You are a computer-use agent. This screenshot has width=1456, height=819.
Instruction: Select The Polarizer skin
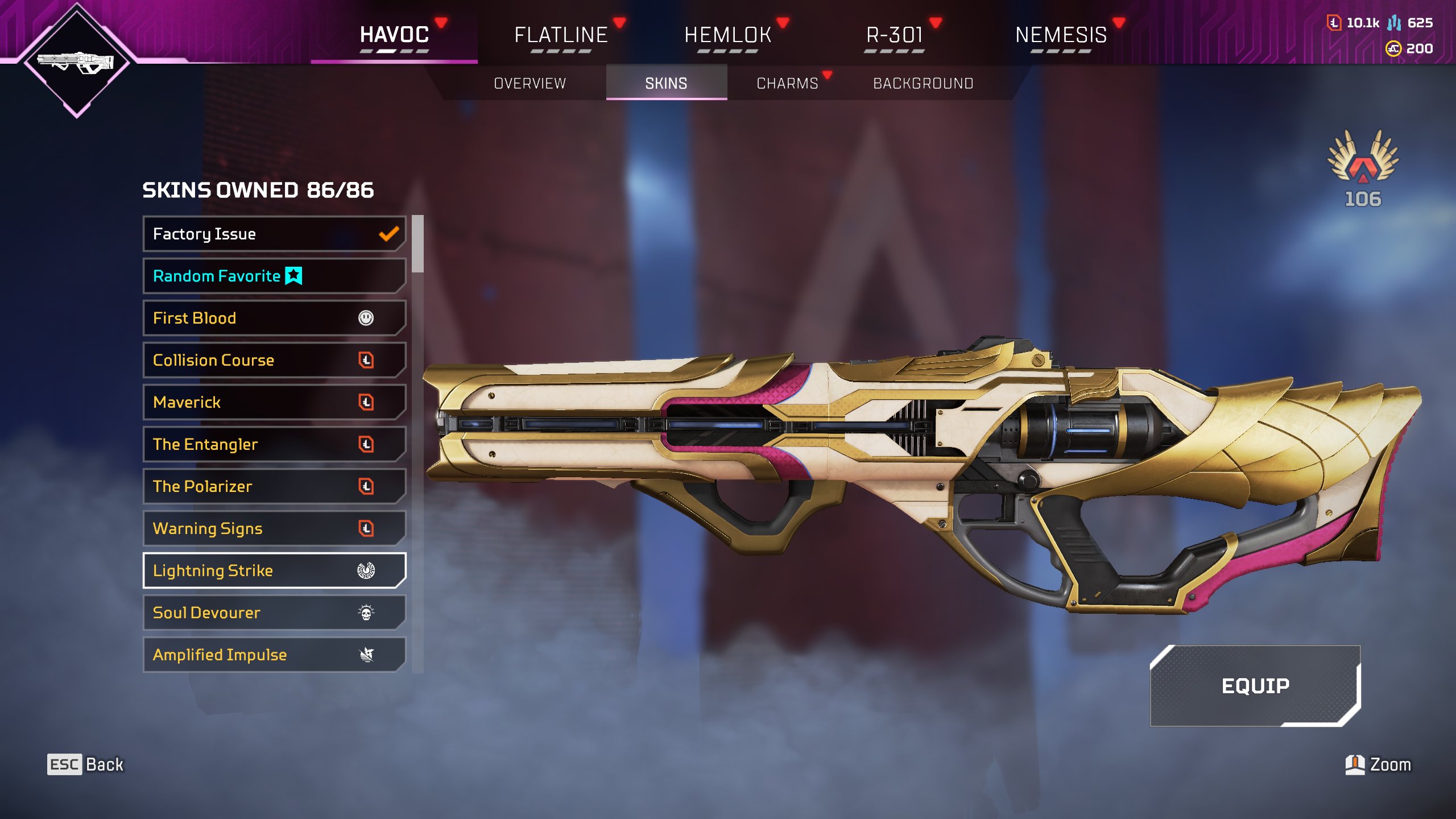[274, 486]
